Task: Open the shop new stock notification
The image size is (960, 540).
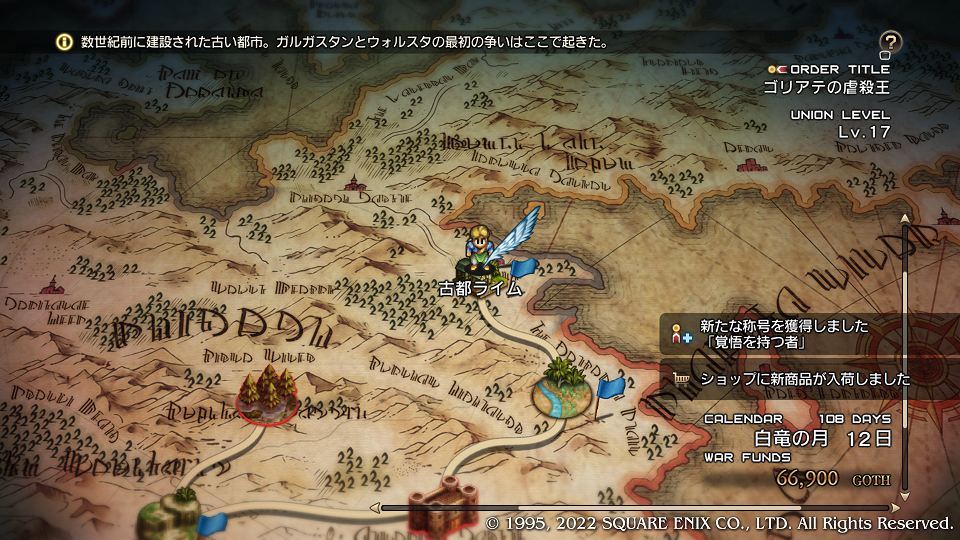Action: coord(810,379)
